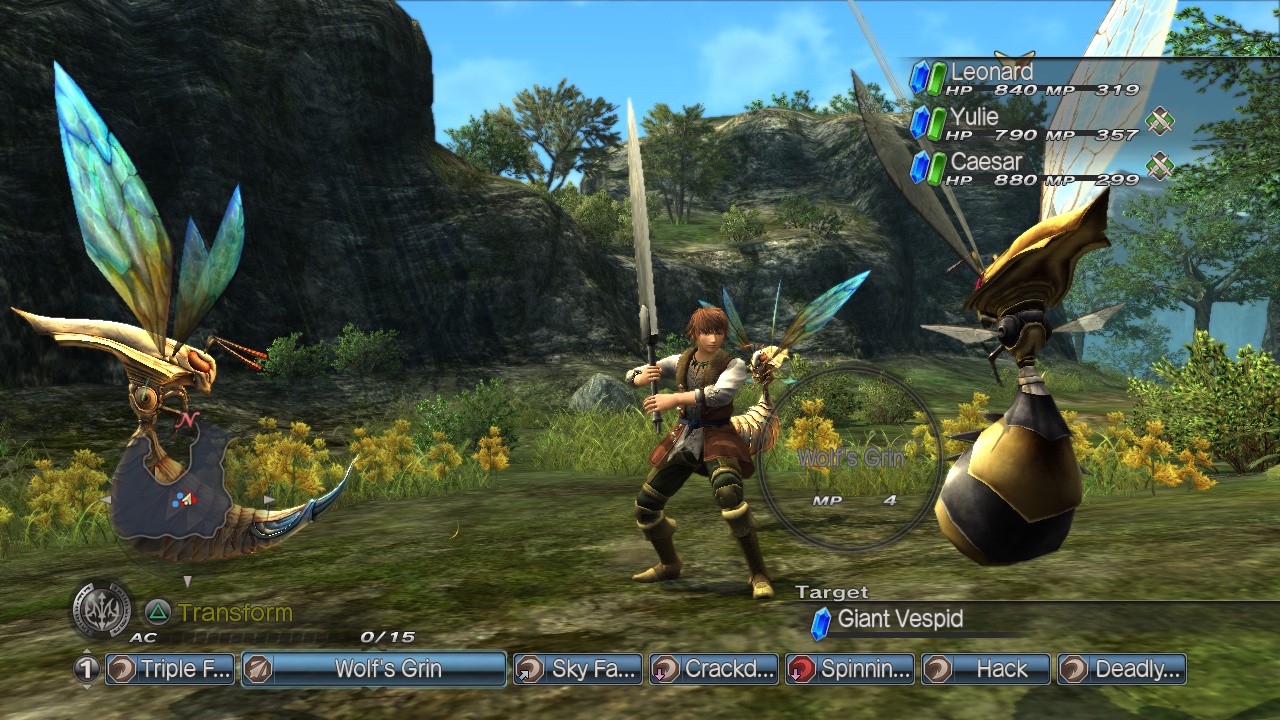Pick the Hack command
Viewport: 1280px width, 720px height.
tap(986, 669)
